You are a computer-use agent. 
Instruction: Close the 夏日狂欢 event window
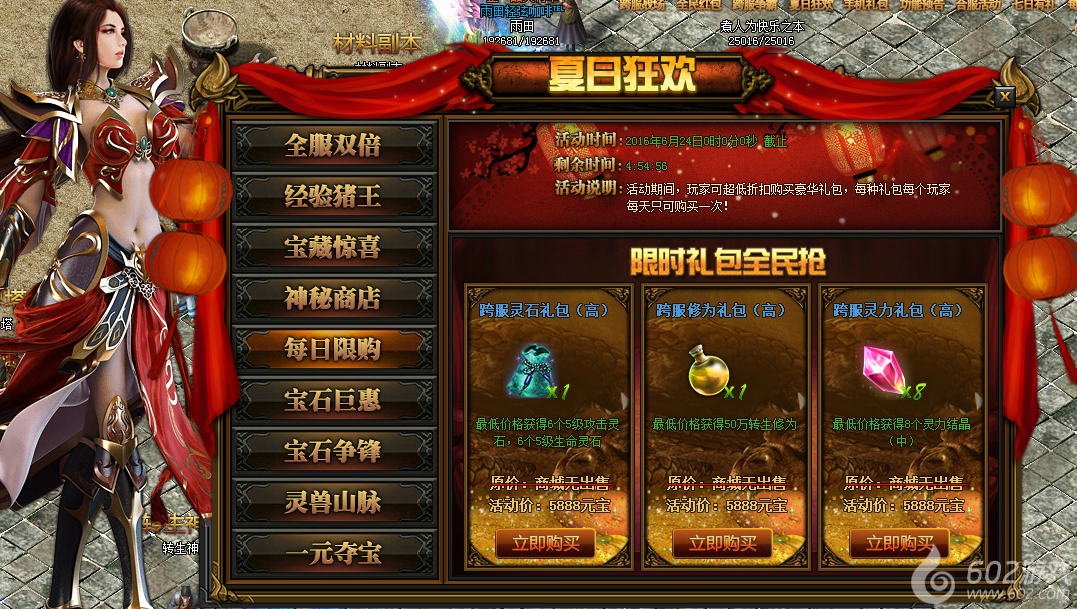[x=1004, y=96]
